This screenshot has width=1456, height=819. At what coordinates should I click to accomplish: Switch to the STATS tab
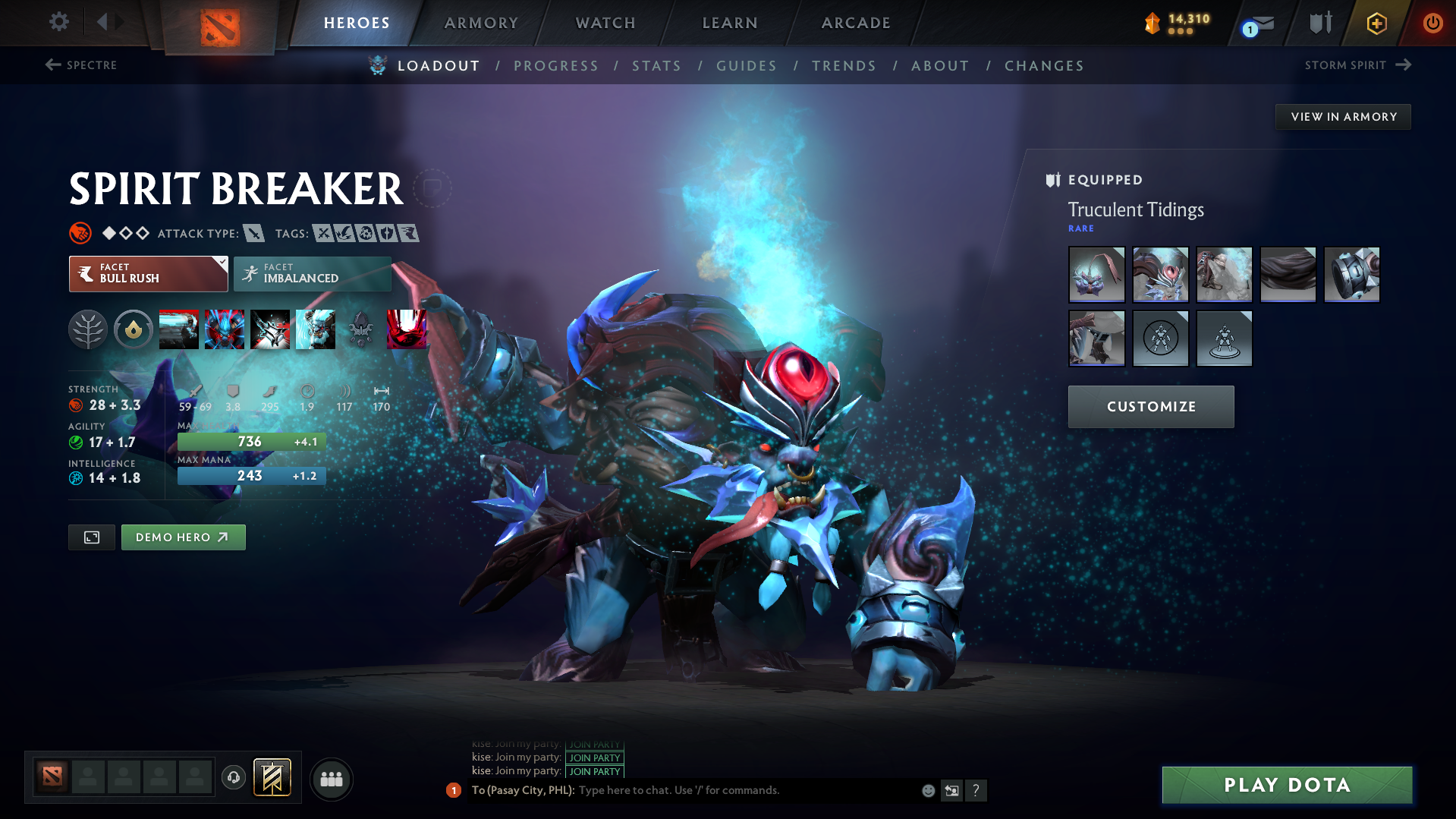coord(656,66)
